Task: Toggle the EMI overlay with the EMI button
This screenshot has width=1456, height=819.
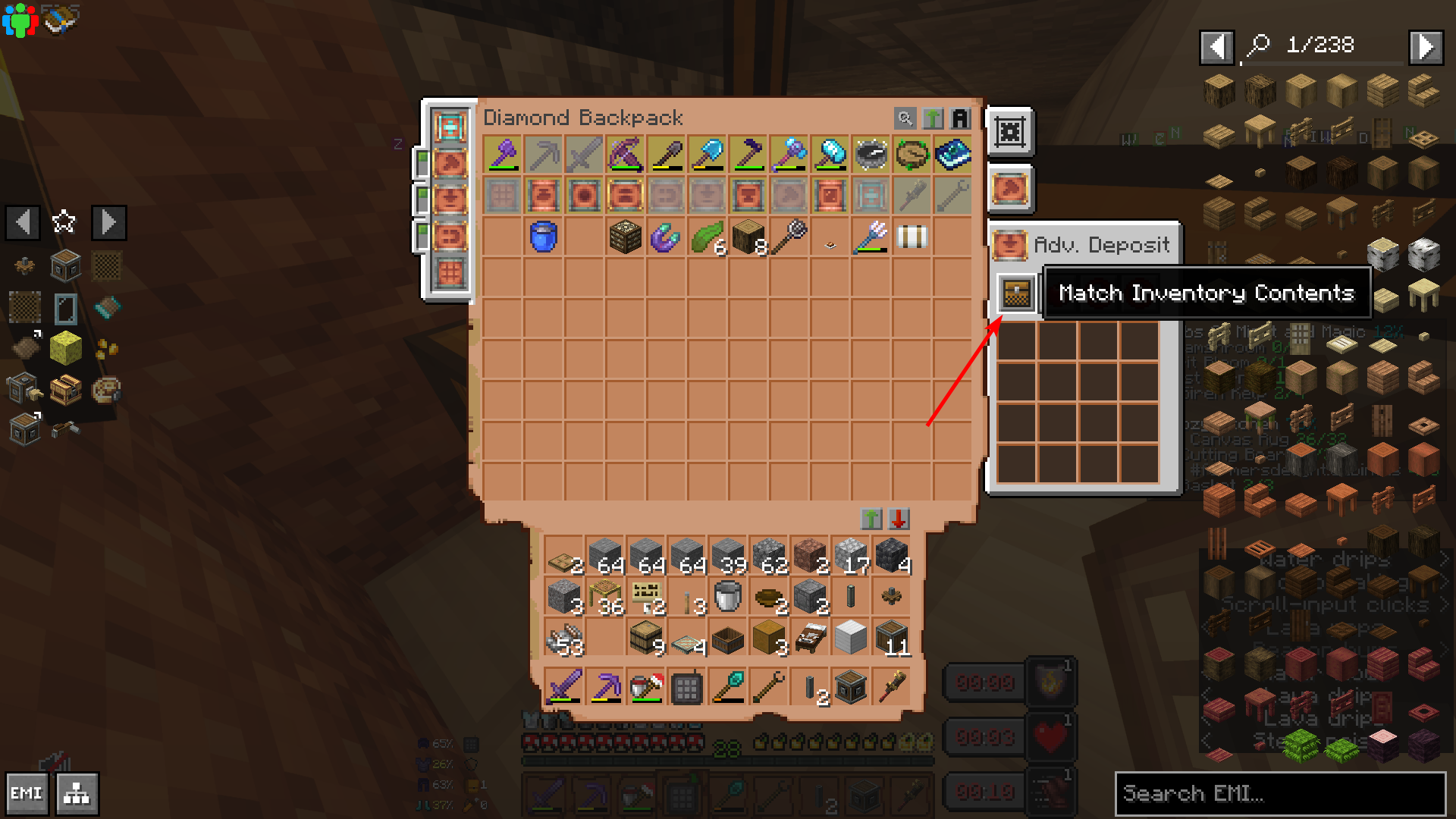Action: point(27,793)
